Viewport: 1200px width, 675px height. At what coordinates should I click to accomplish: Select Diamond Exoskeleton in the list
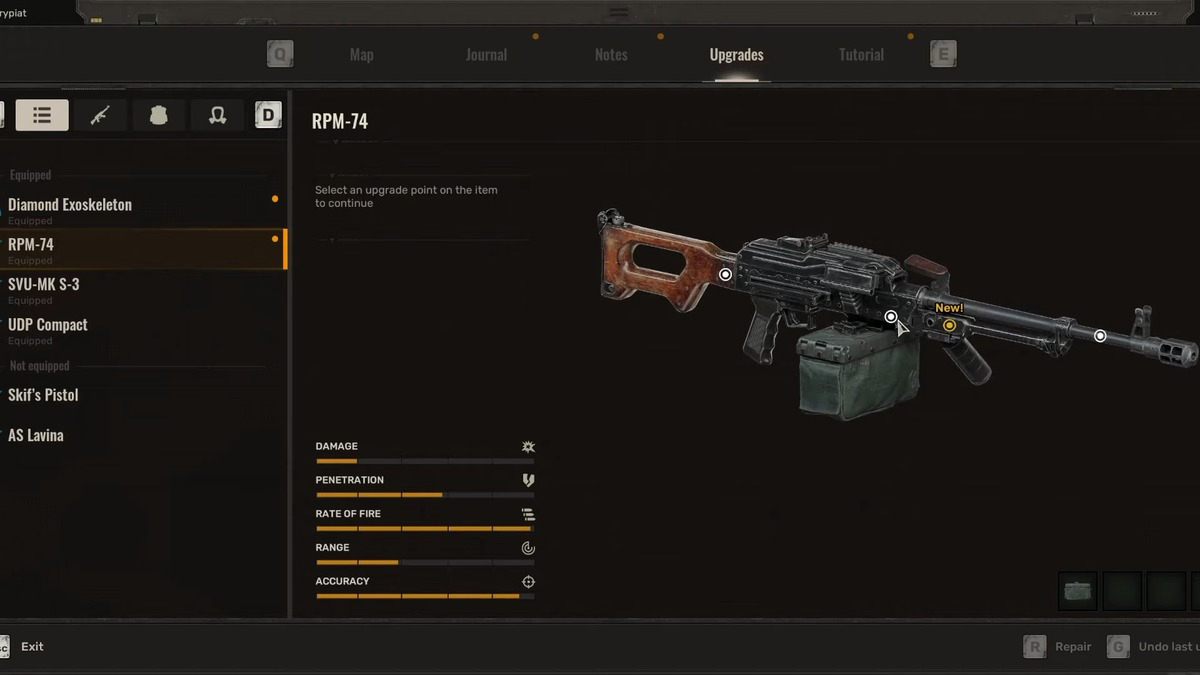tap(70, 205)
